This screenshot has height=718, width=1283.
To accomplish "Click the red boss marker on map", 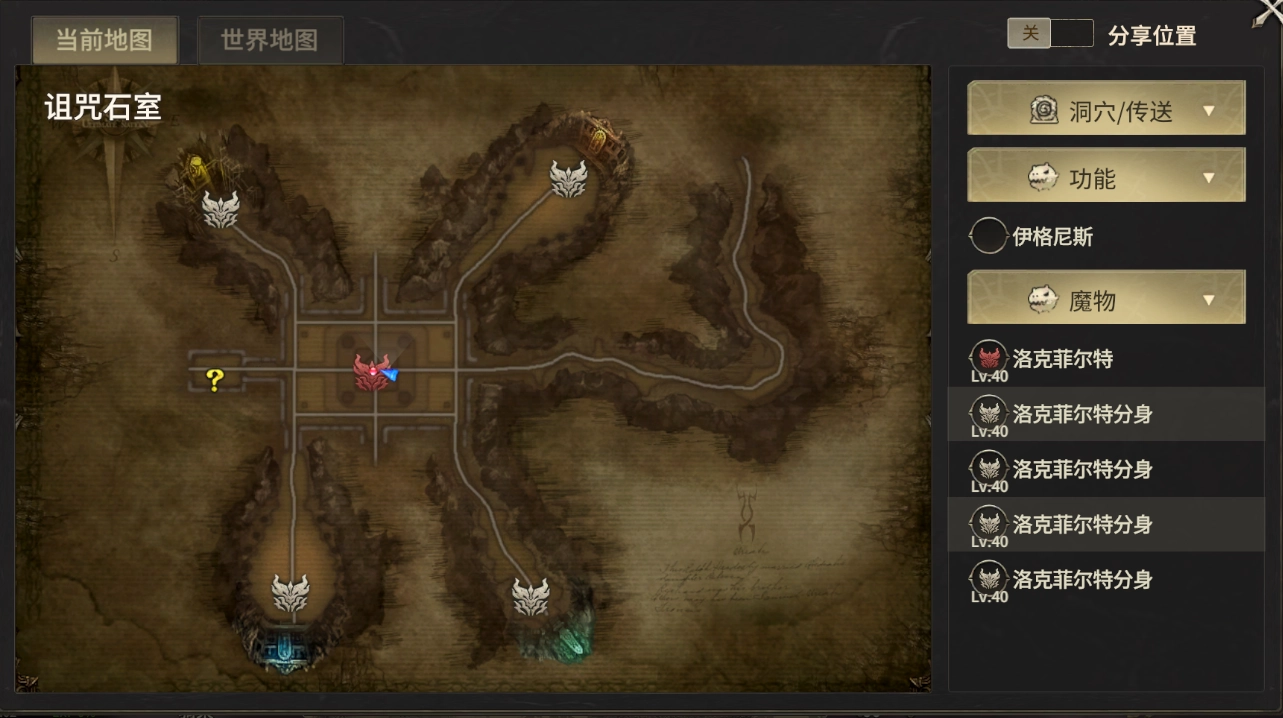I will pos(369,373).
